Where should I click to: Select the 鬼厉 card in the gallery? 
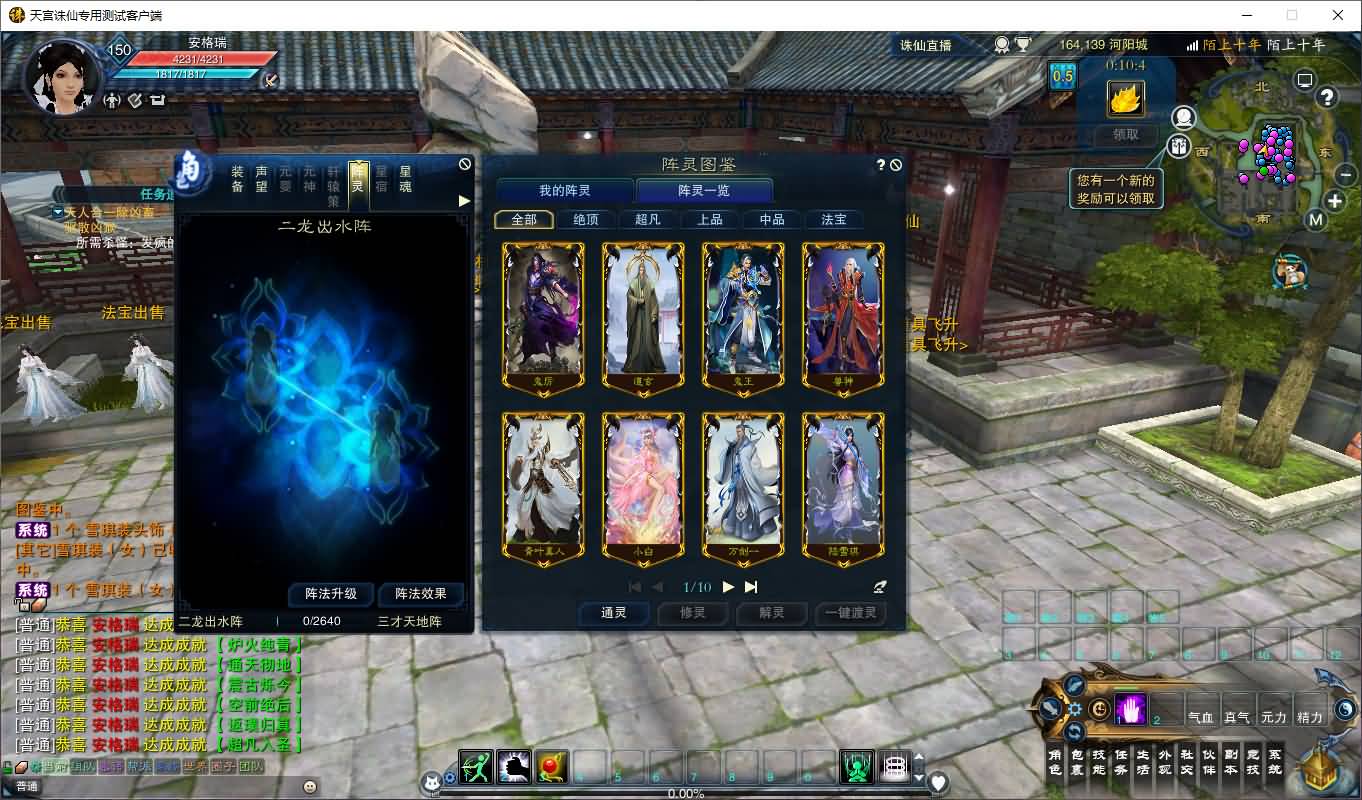[x=543, y=315]
